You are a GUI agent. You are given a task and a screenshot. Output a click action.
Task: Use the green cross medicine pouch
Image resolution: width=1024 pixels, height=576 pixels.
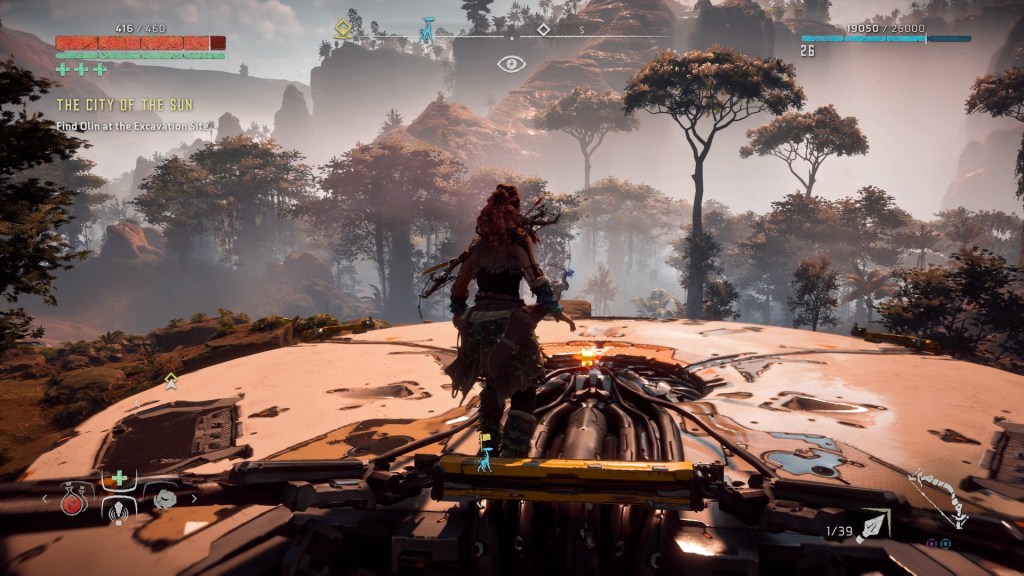(x=119, y=478)
